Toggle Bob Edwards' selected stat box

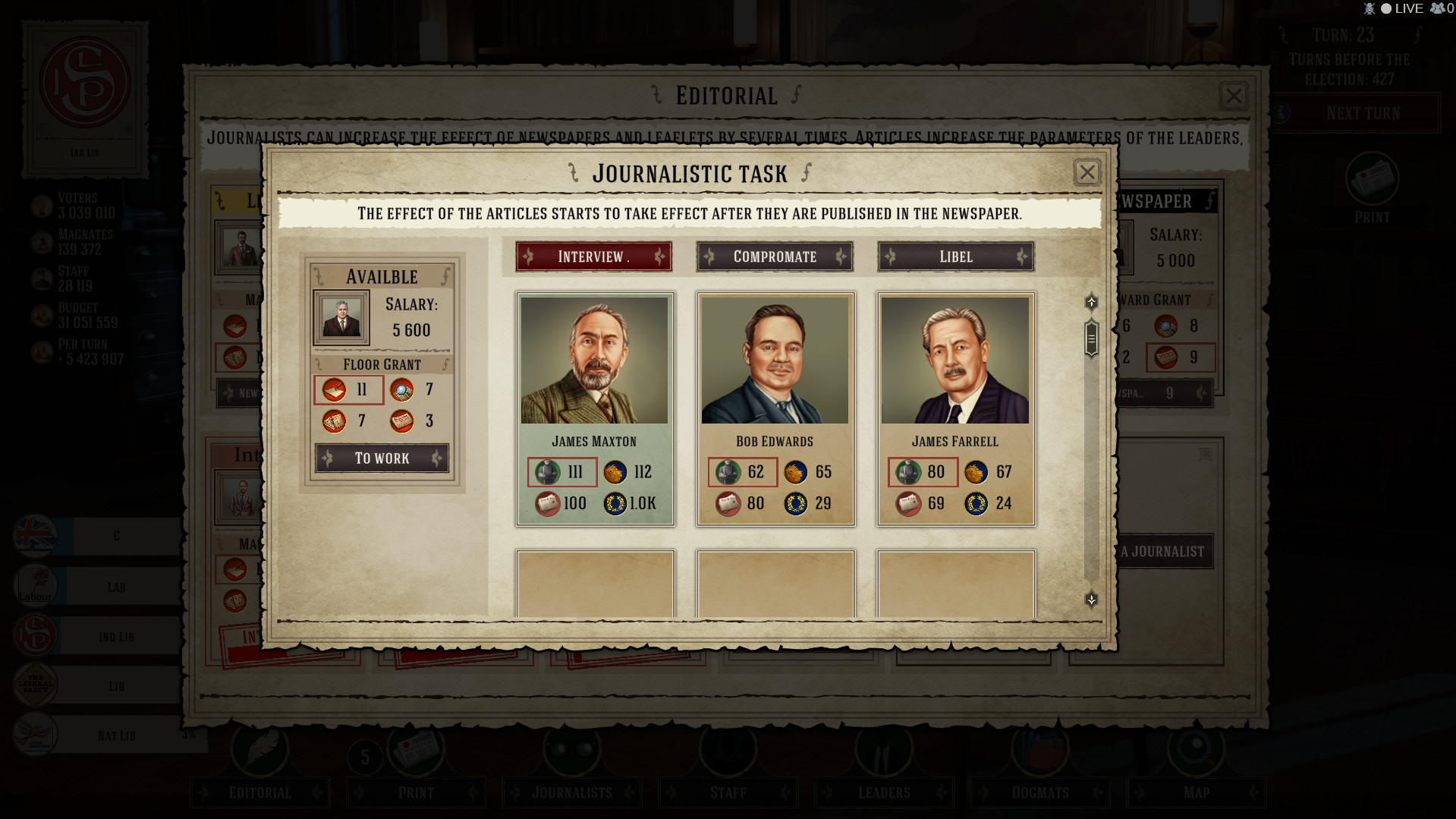(743, 472)
